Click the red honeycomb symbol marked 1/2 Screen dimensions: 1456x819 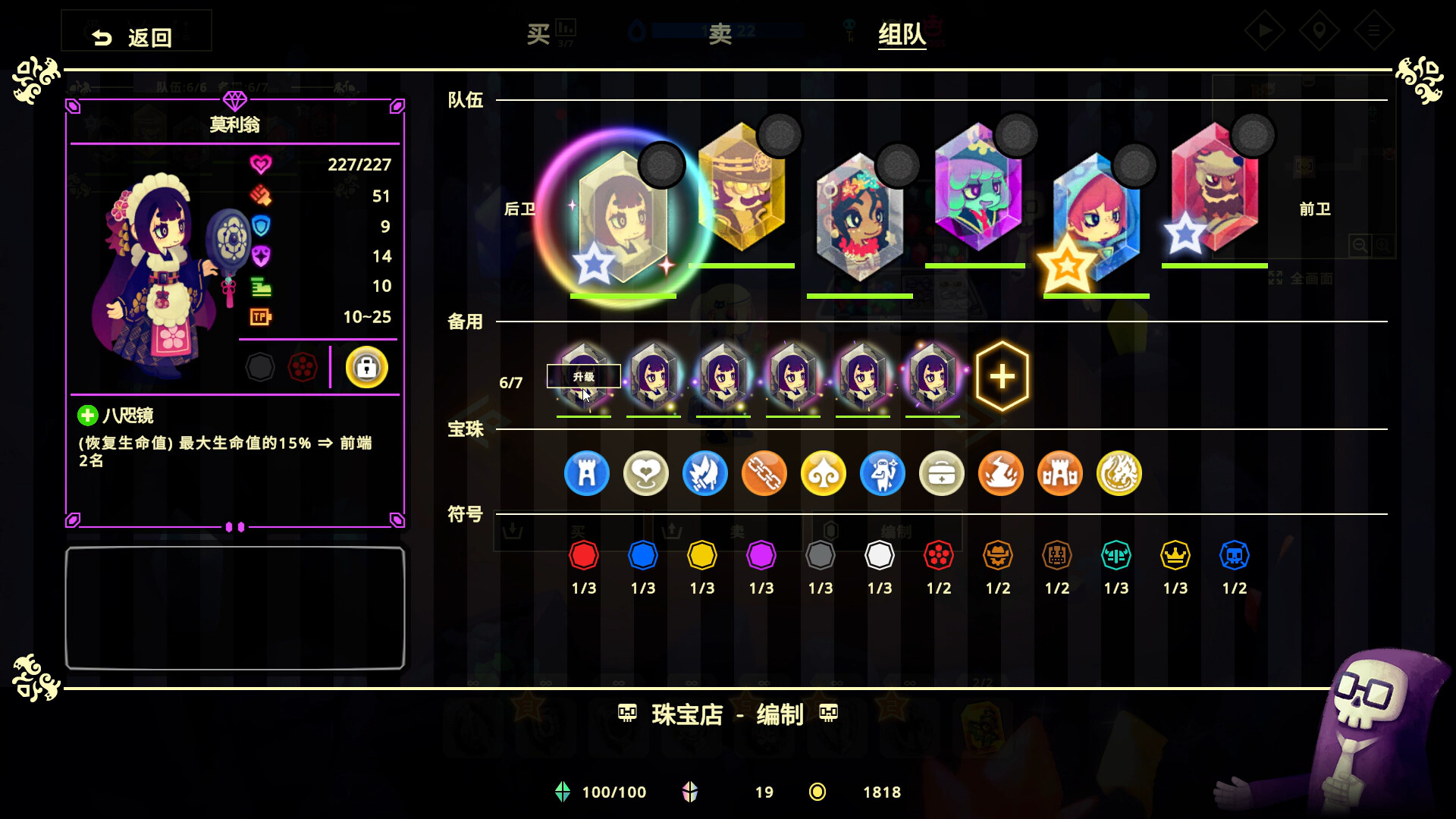pos(940,555)
